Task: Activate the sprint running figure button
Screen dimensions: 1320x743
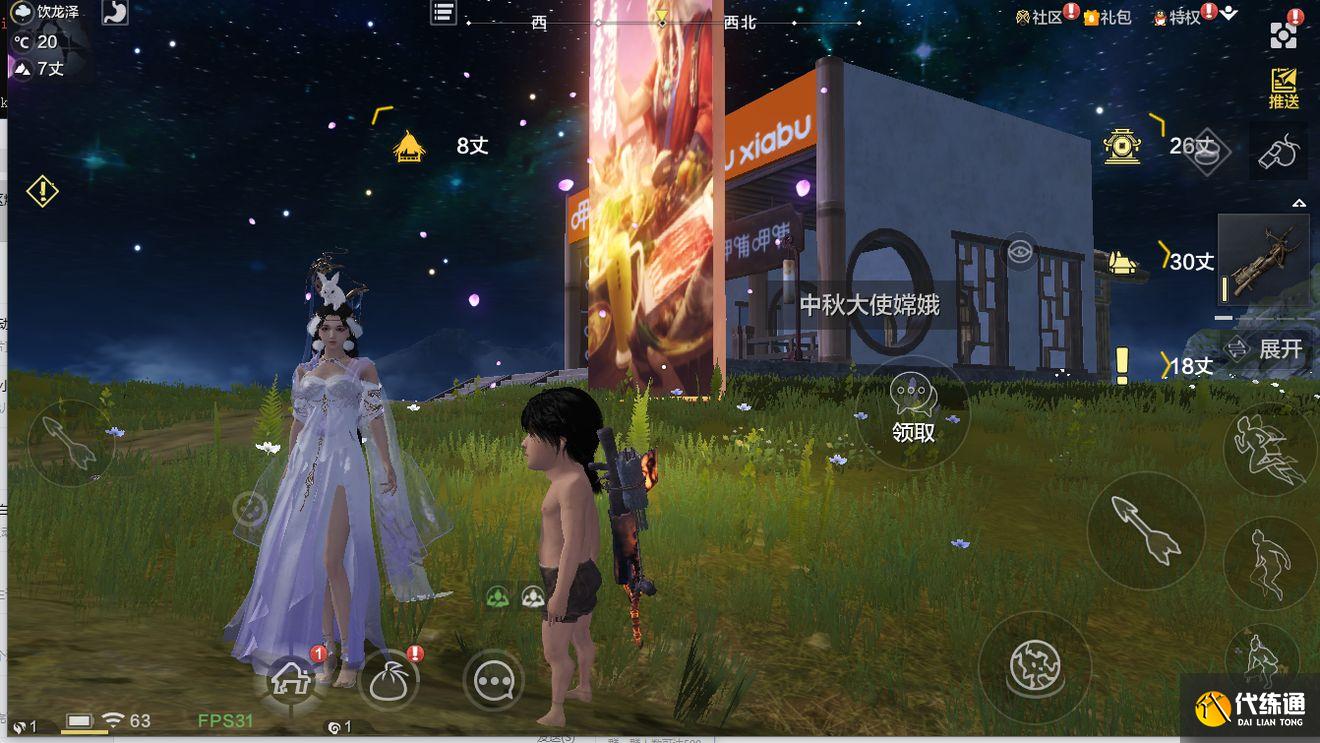Action: [x=1268, y=449]
